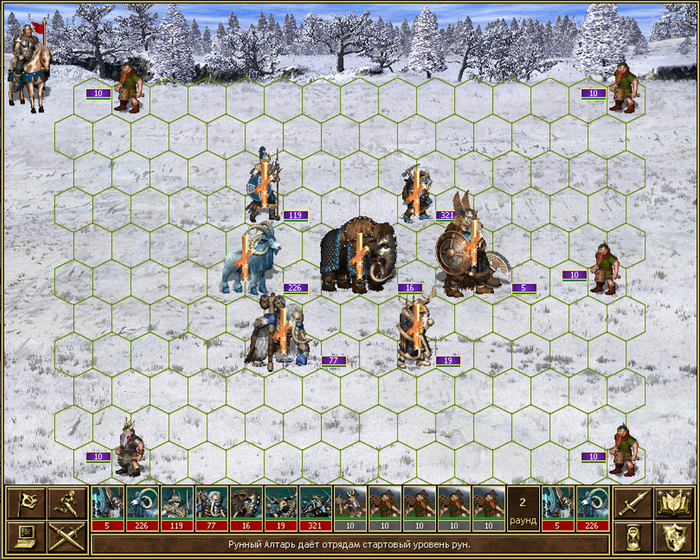Open the combat log message bar
Viewport: 700px width, 560px height.
click(350, 544)
